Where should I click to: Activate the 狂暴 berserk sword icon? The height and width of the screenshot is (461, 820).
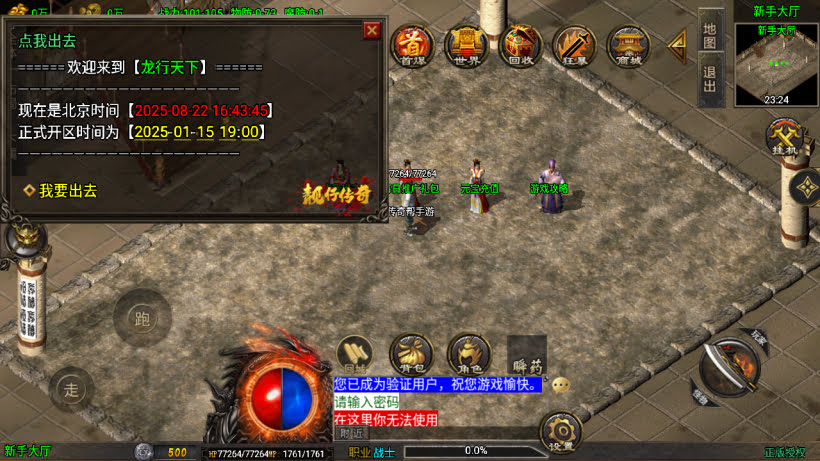[x=574, y=45]
